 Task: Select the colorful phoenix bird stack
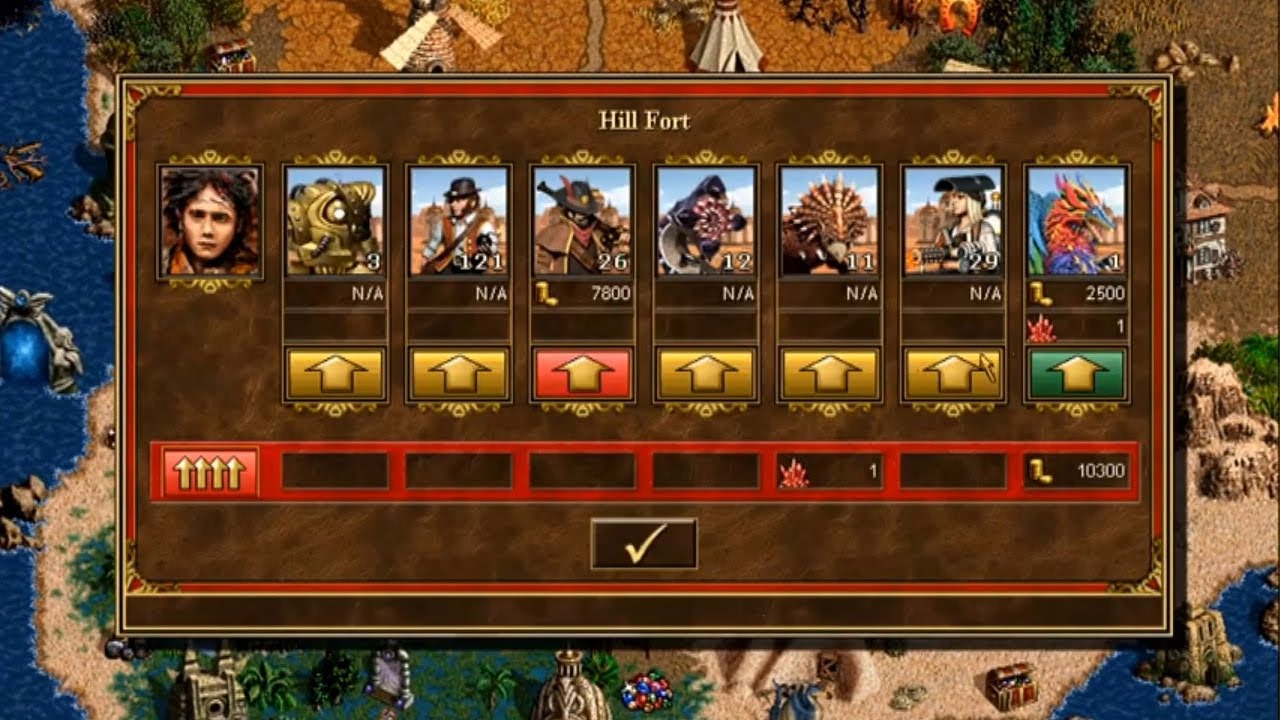coord(1077,221)
